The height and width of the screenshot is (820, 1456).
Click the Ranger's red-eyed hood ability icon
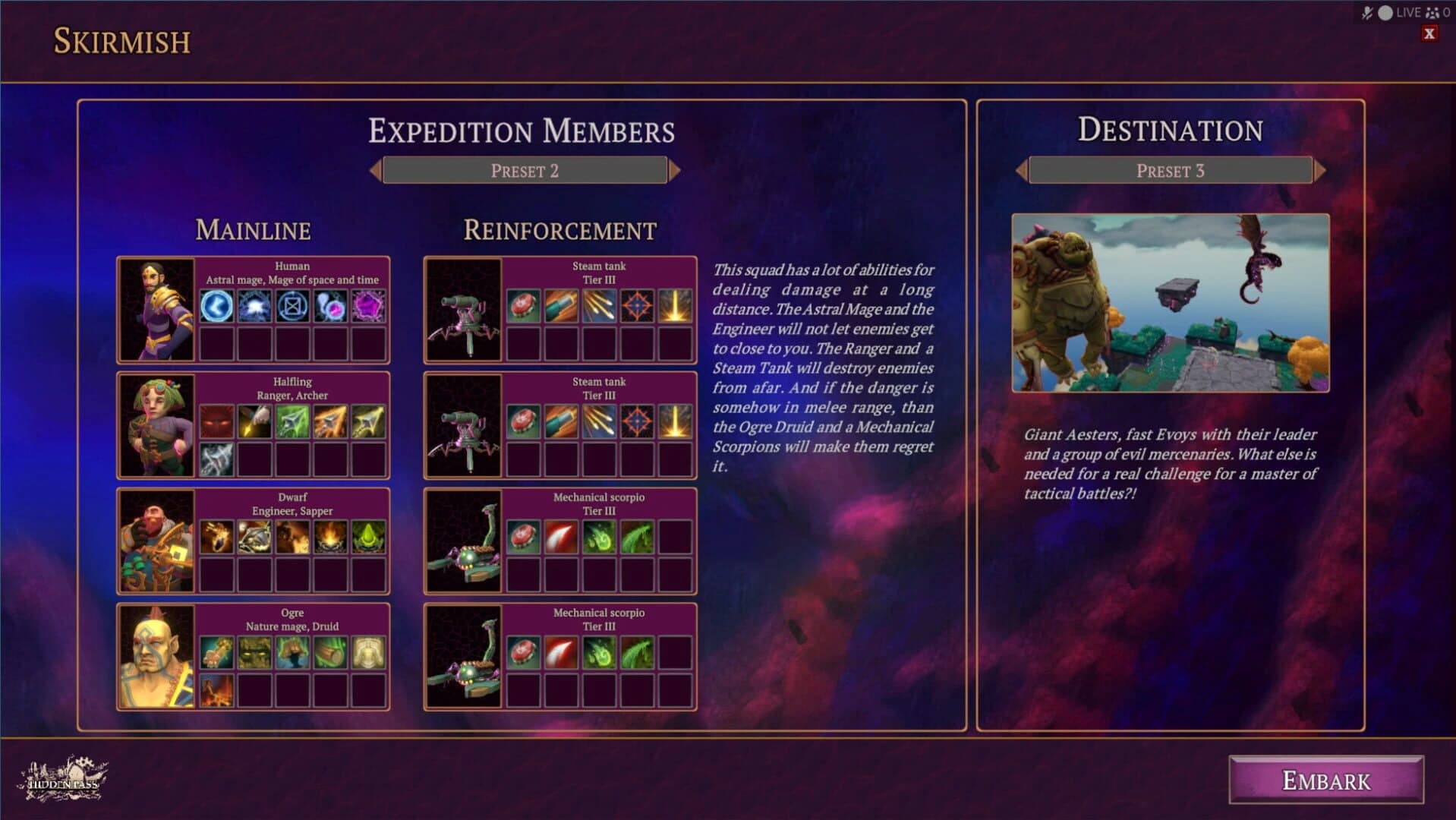[216, 423]
